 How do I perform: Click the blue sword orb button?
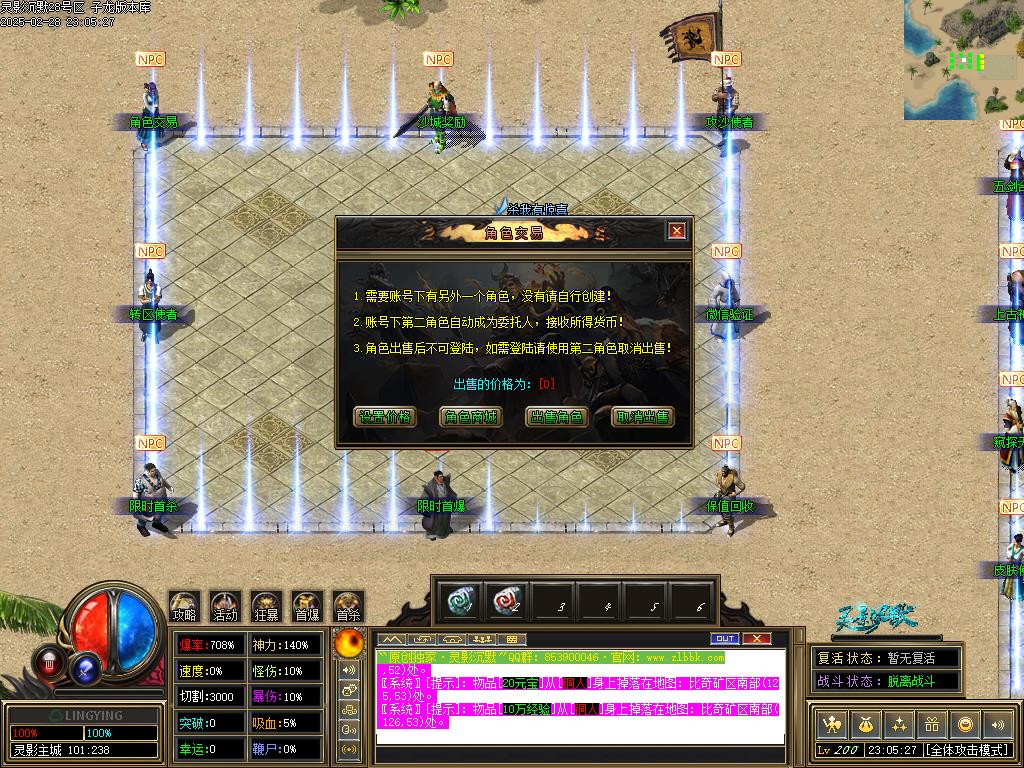coord(86,666)
